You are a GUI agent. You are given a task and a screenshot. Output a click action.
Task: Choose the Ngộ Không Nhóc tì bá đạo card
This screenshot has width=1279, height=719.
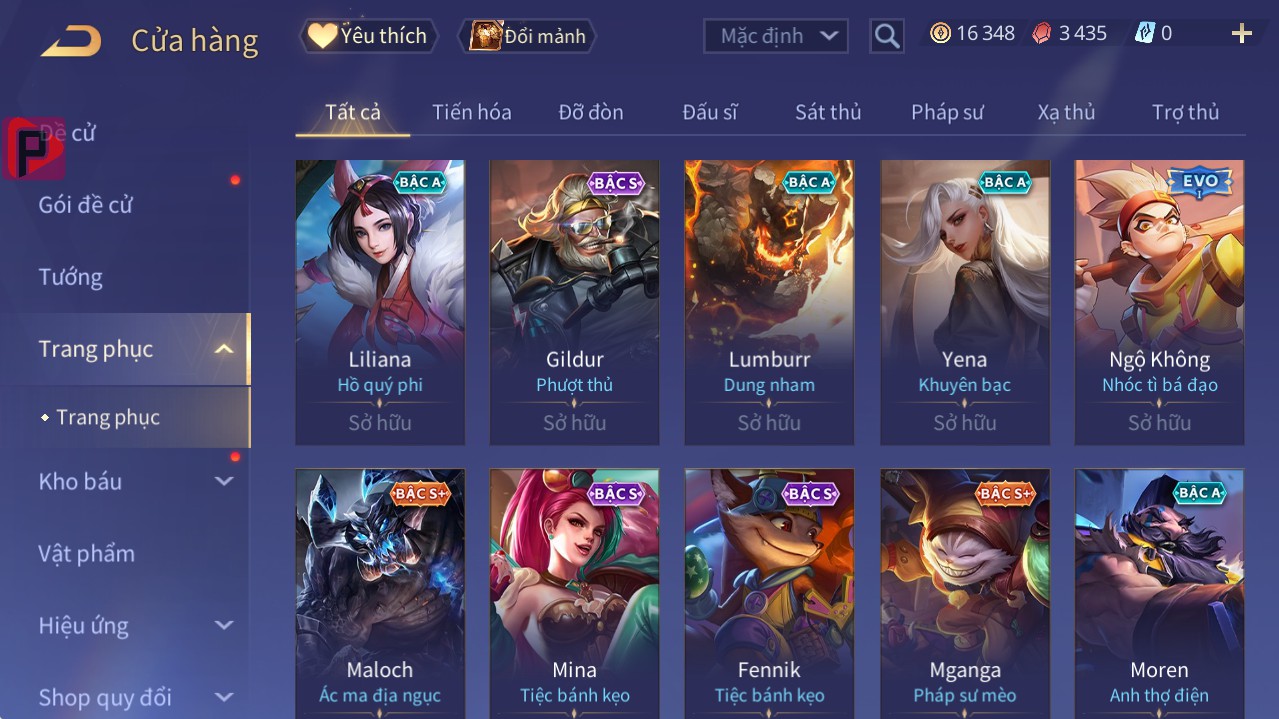click(1159, 301)
